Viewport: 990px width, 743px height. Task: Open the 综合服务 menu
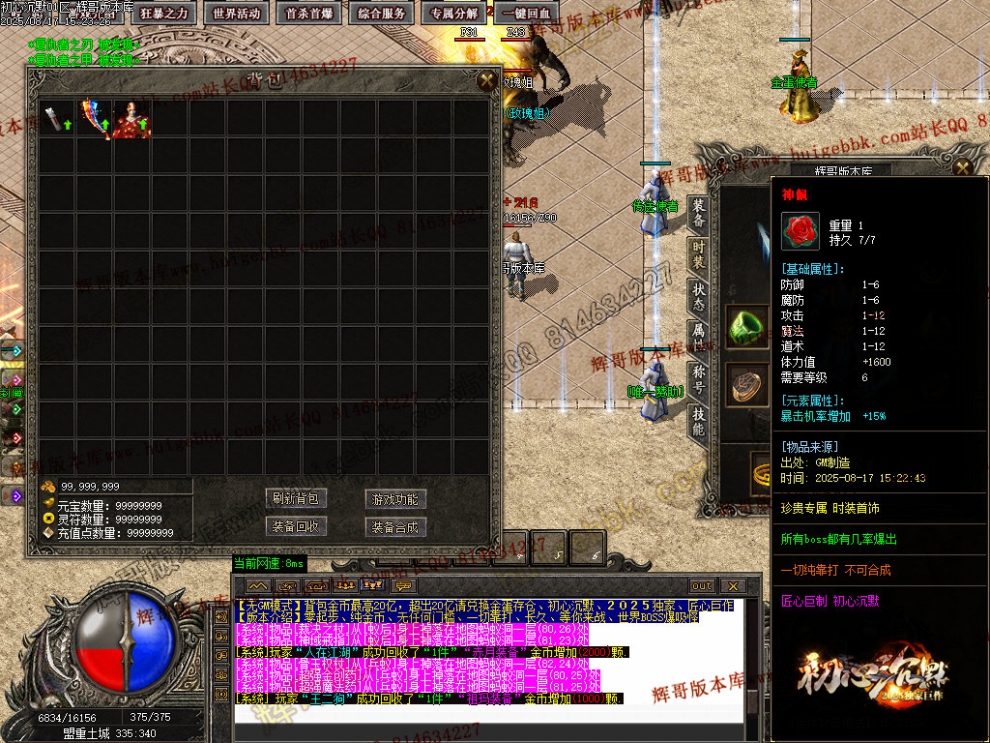pyautogui.click(x=381, y=13)
